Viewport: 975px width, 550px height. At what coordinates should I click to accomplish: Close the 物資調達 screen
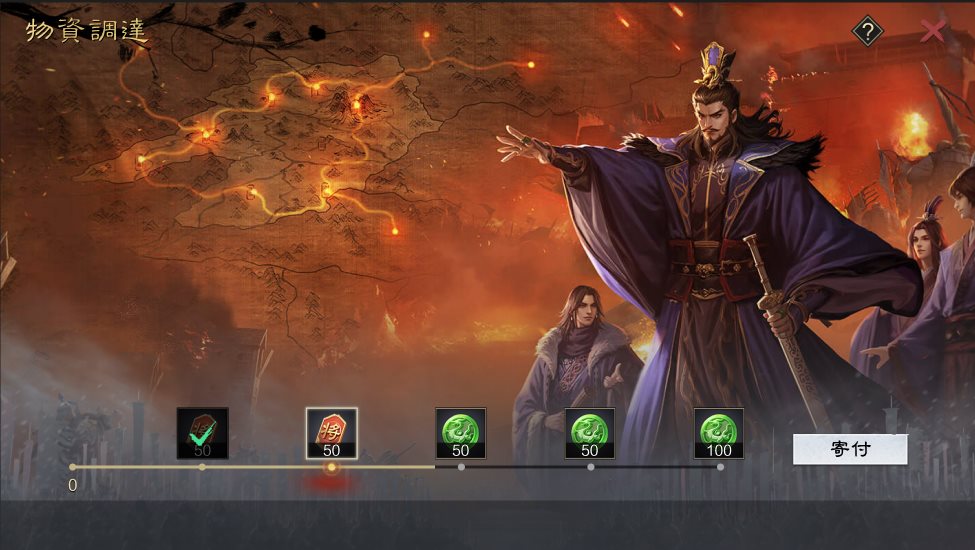(x=932, y=31)
